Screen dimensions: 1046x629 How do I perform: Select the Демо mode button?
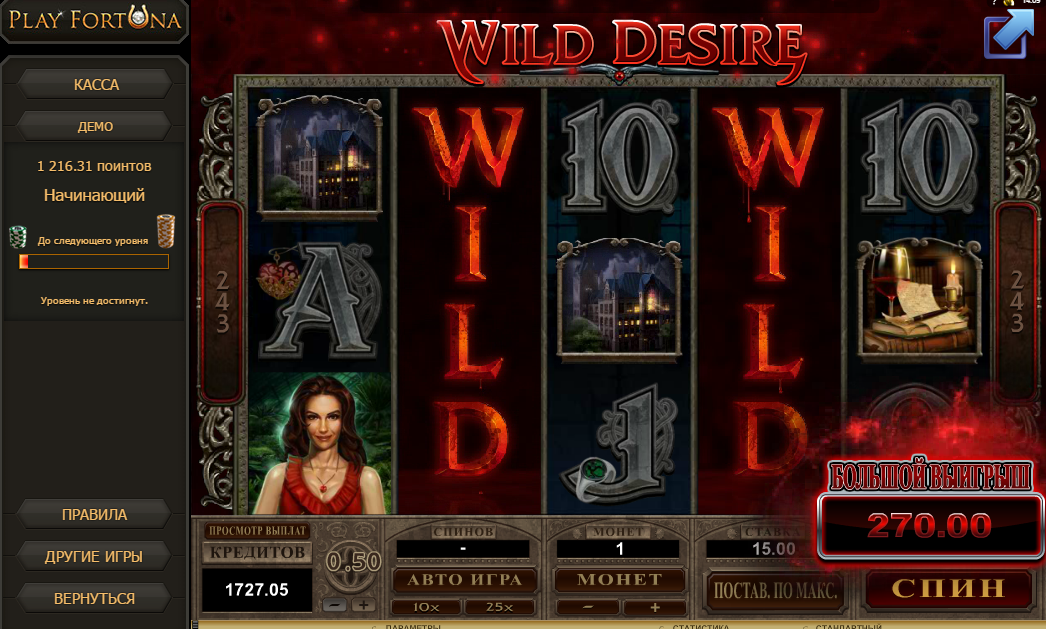pyautogui.click(x=96, y=127)
